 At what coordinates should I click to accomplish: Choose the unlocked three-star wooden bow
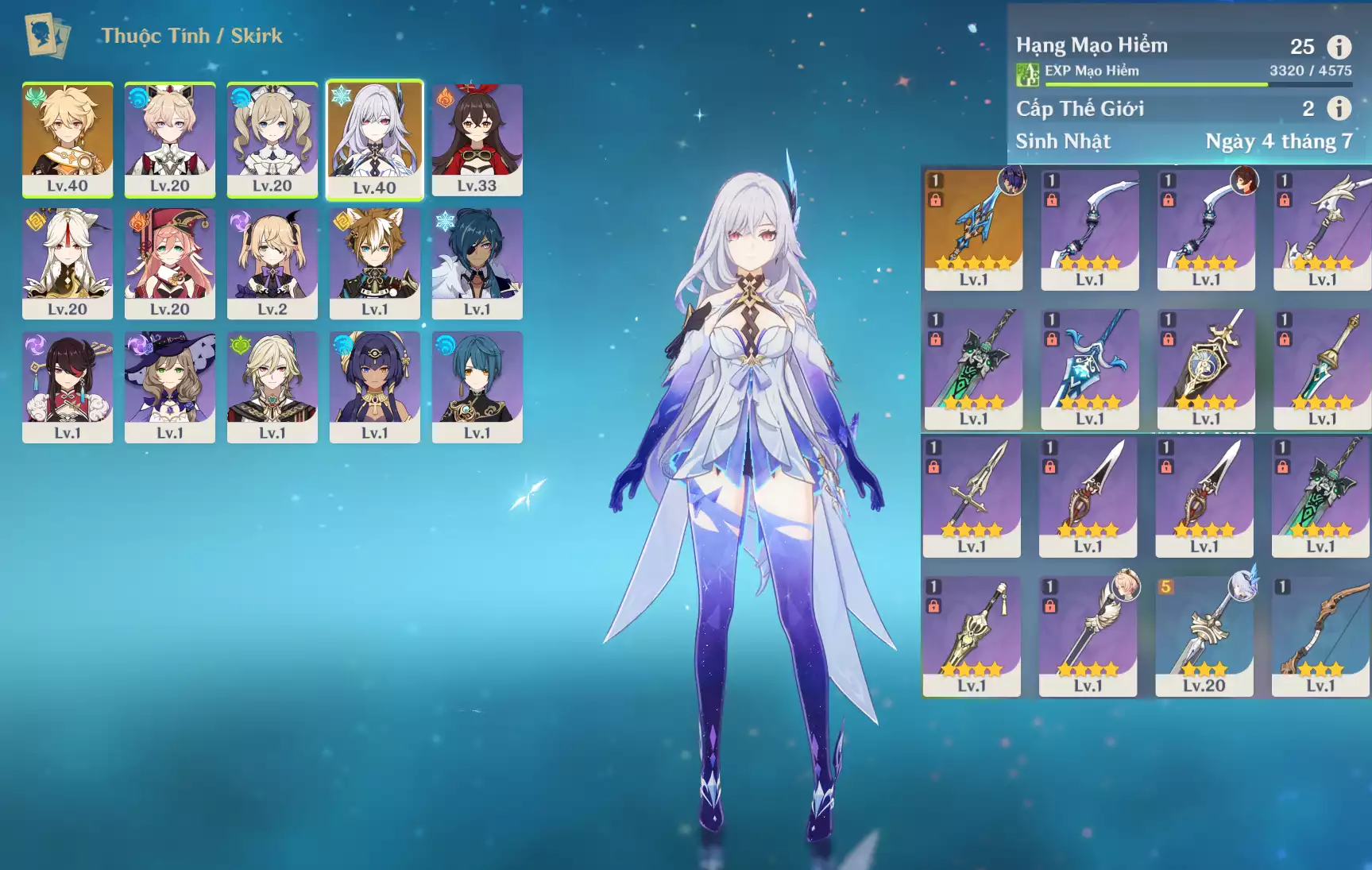(x=1320, y=636)
